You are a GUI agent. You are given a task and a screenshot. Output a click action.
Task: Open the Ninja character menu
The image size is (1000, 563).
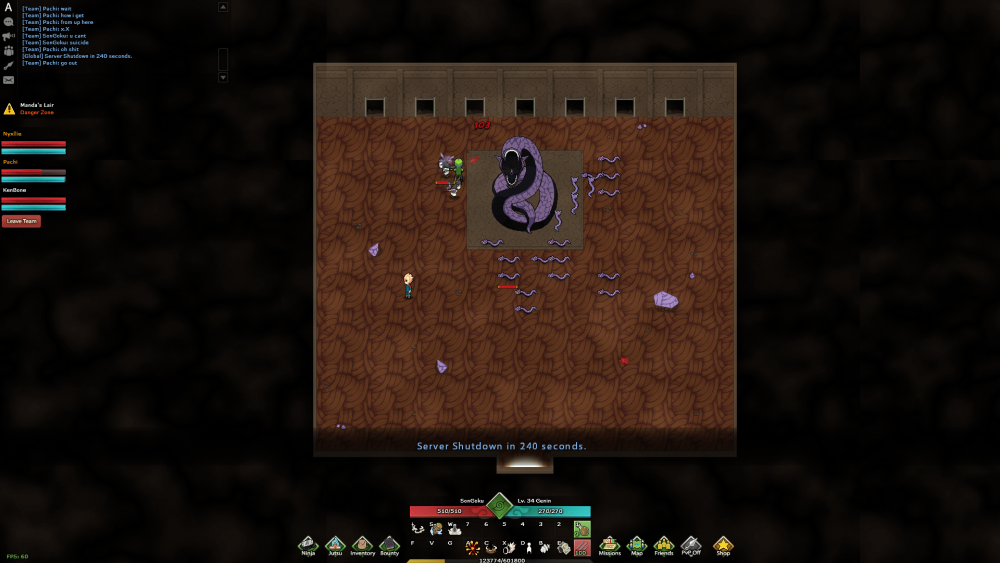307,544
